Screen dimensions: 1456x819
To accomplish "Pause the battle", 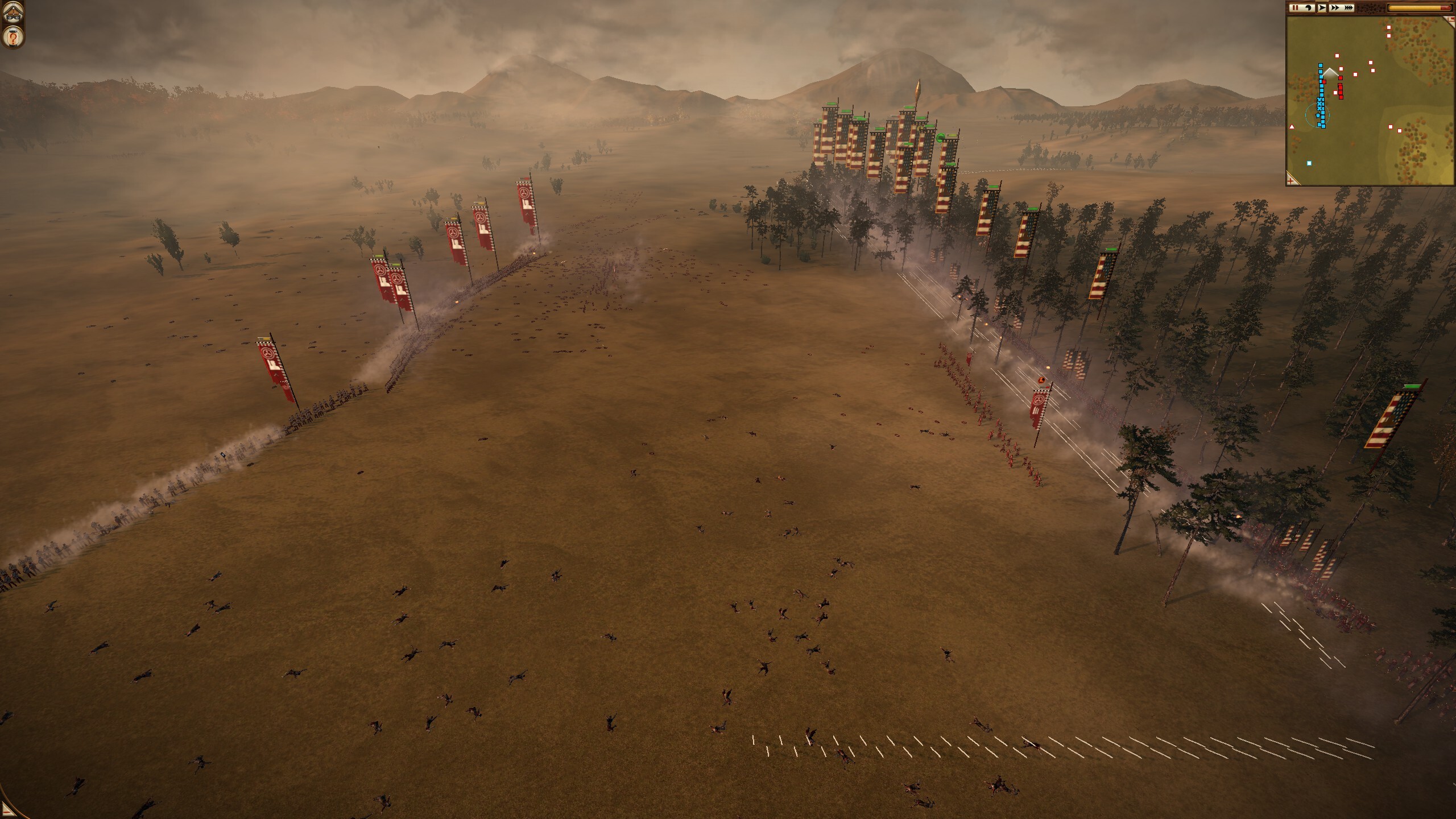I will click(1294, 8).
